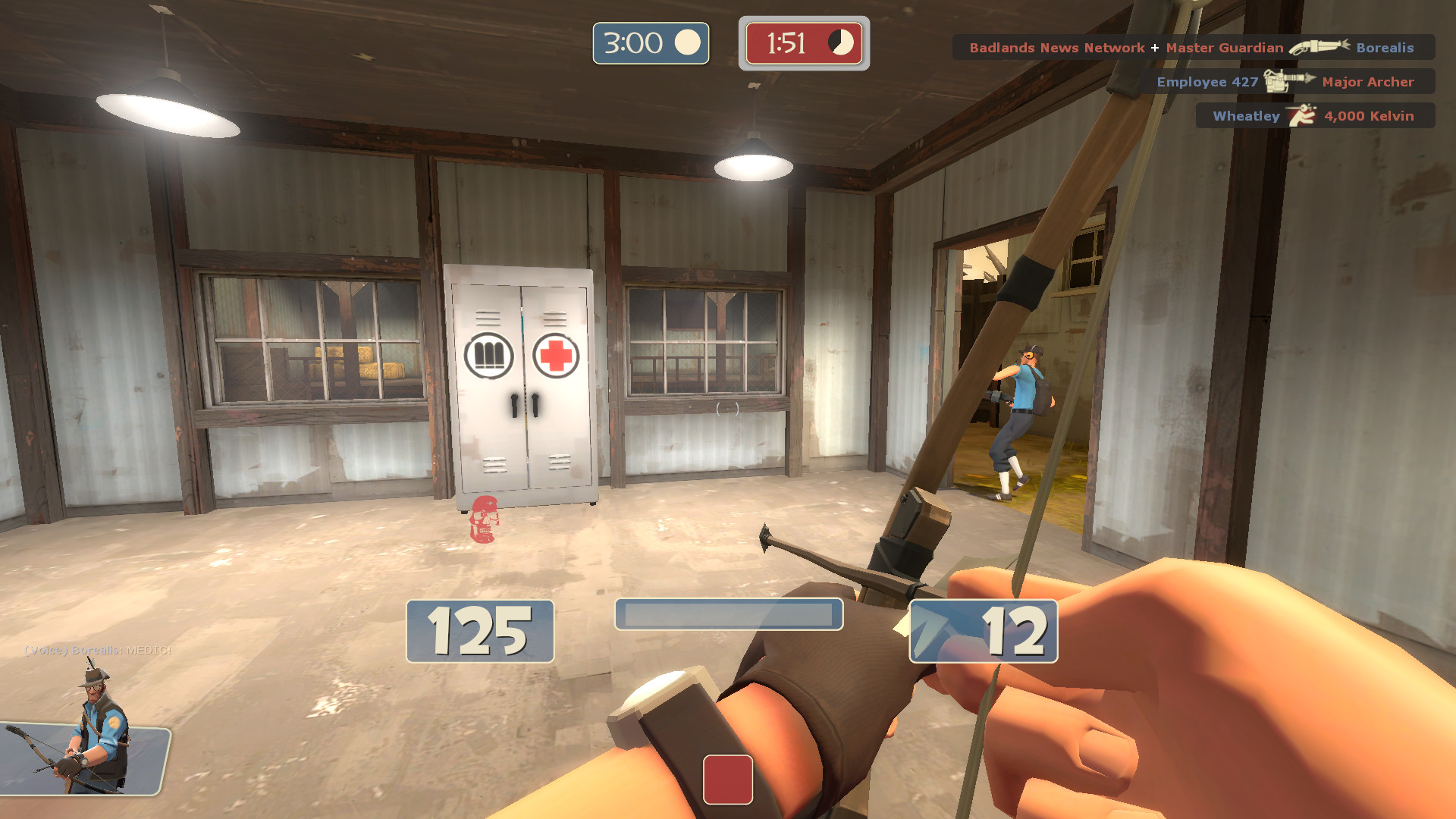Image resolution: width=1456 pixels, height=819 pixels.
Task: Click the ammo box icon on the locker
Action: [x=490, y=355]
